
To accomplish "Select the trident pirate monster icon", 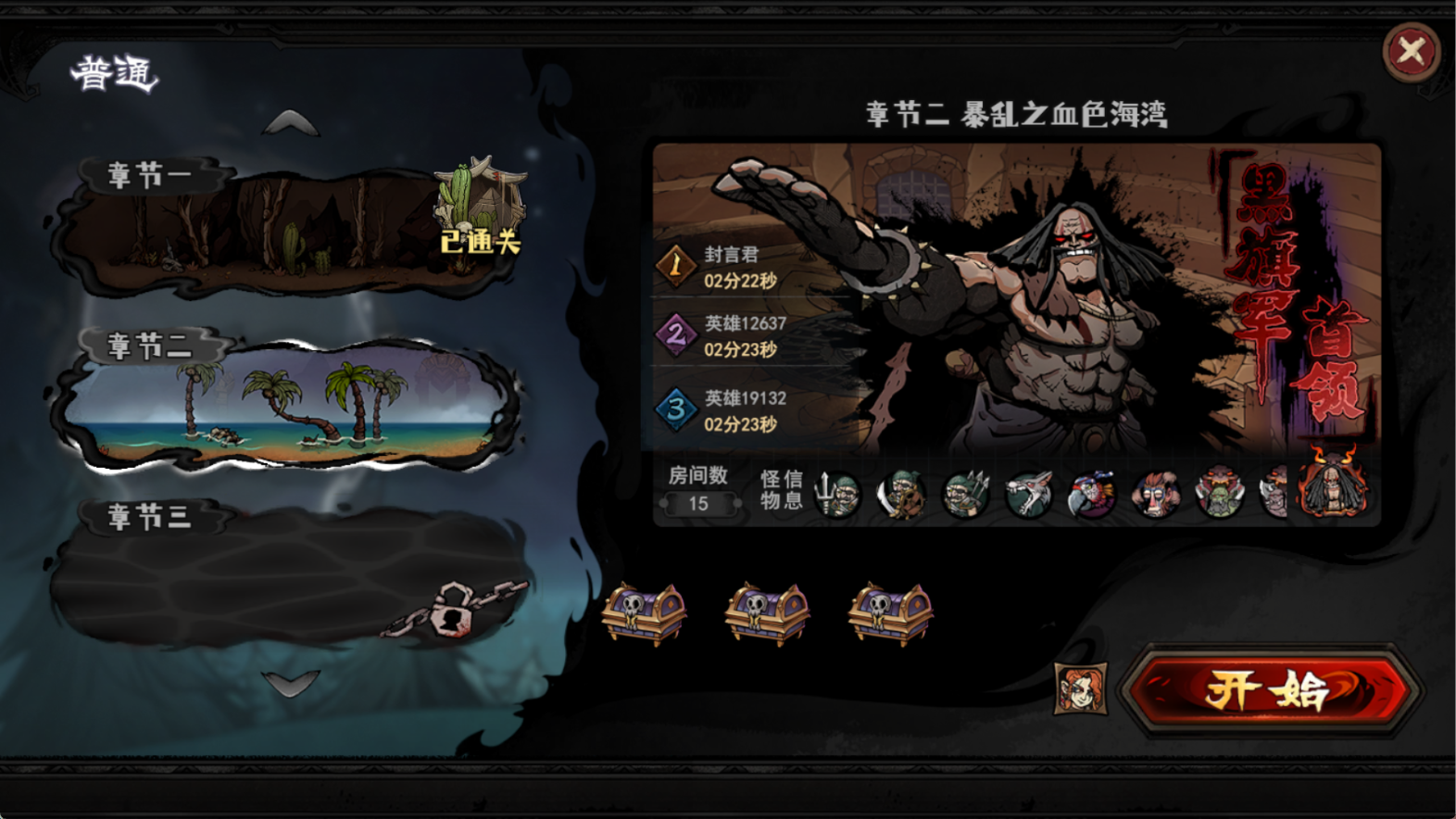I will 838,496.
